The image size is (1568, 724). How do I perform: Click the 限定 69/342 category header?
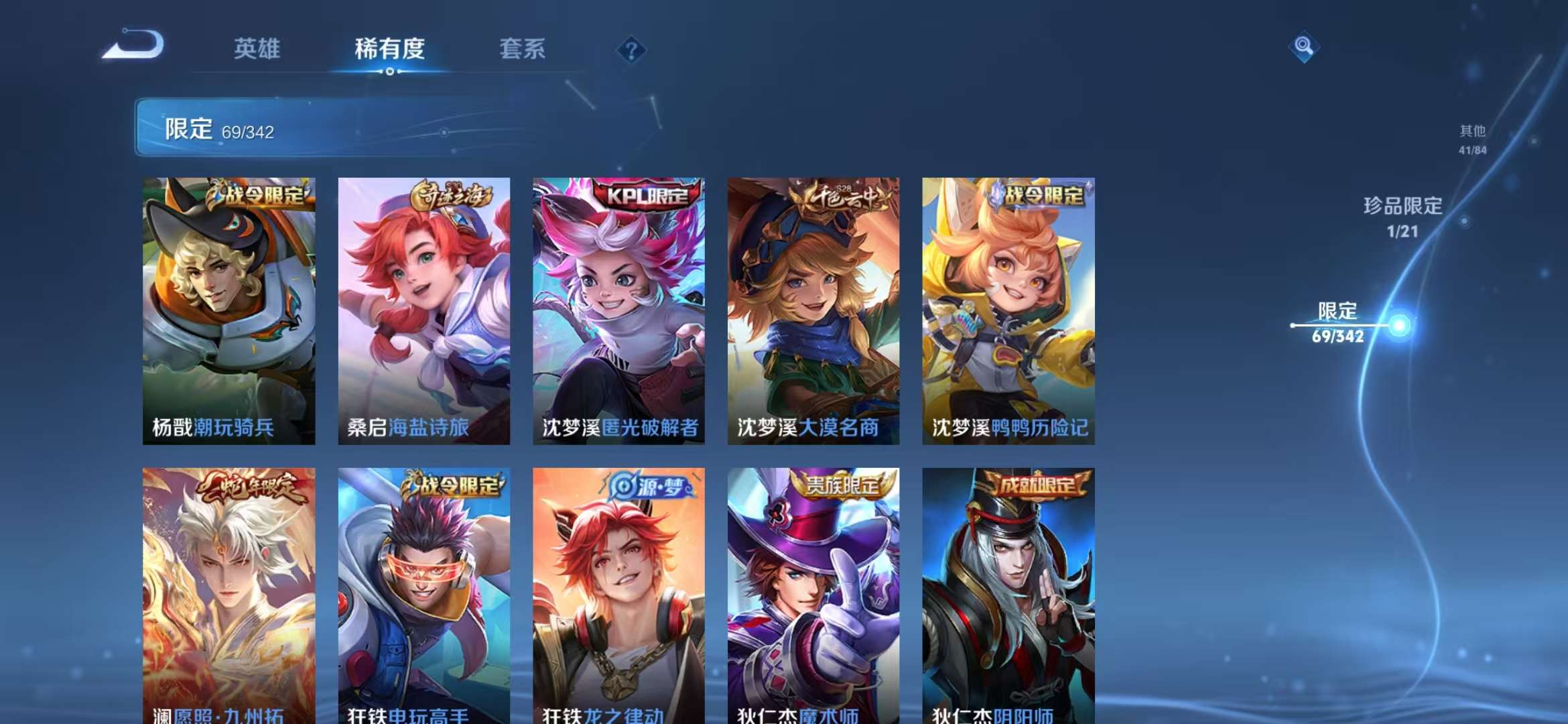tap(221, 129)
